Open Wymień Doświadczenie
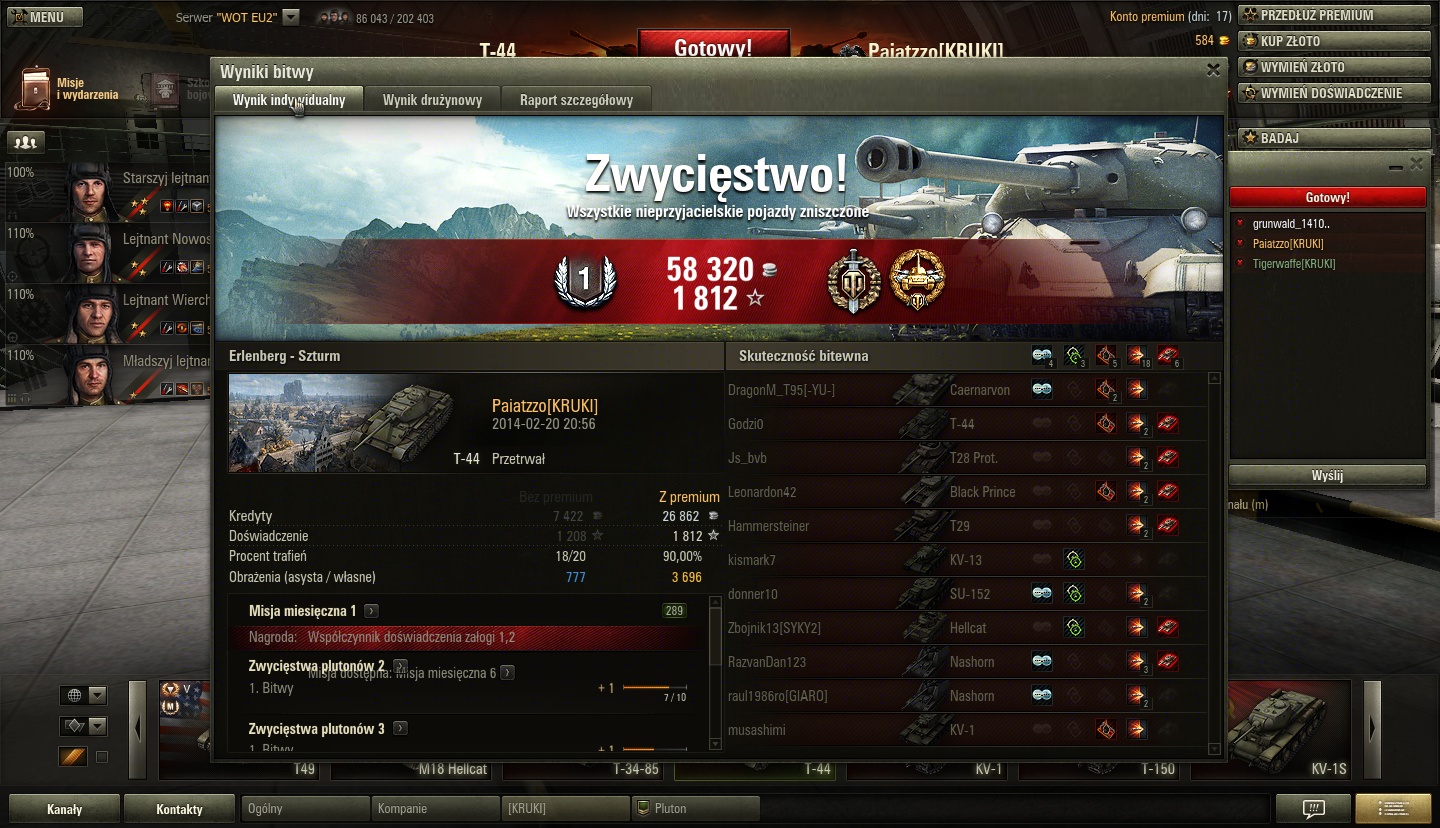 1334,93
